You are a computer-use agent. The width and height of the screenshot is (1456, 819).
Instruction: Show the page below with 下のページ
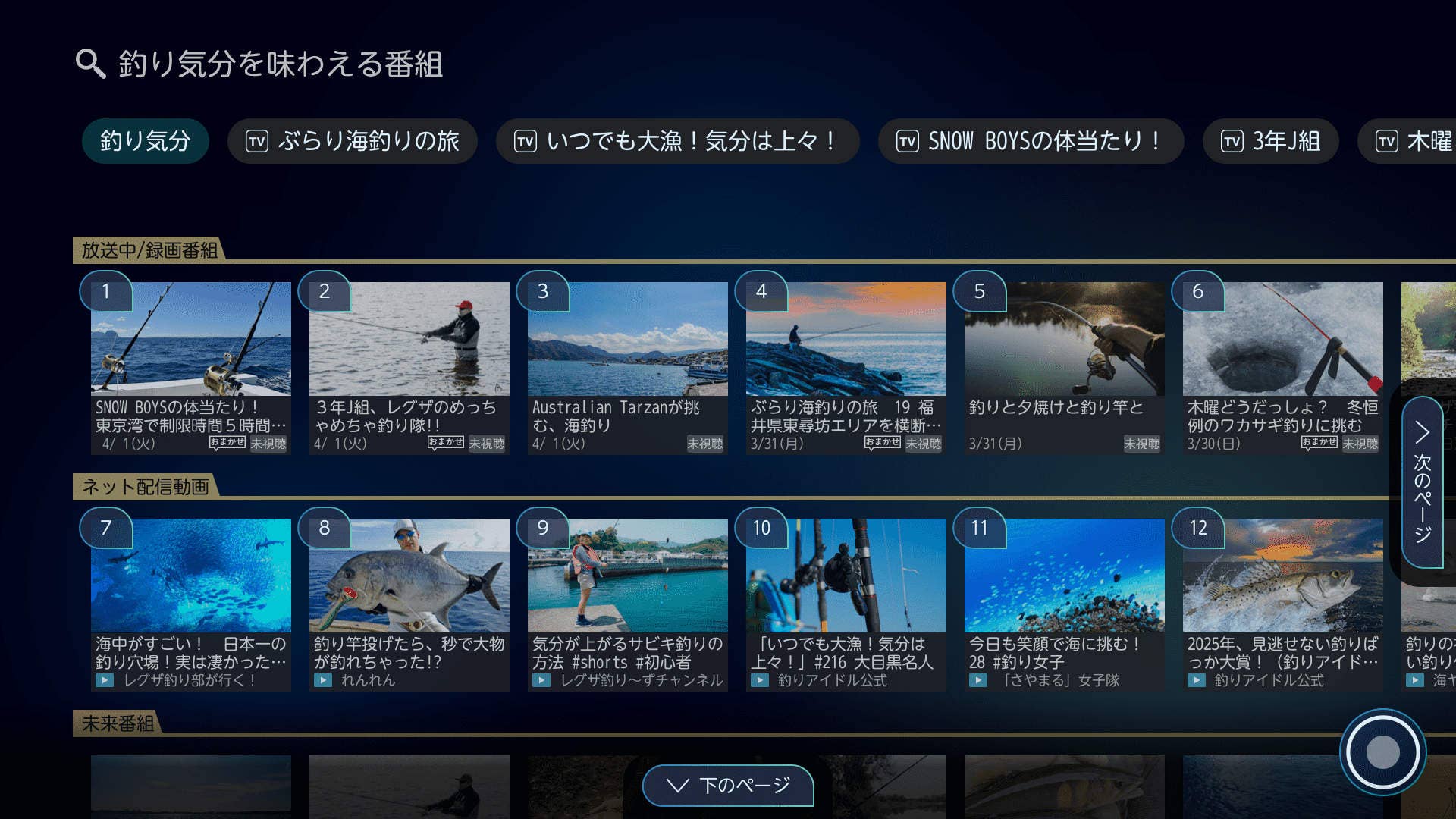[728, 786]
